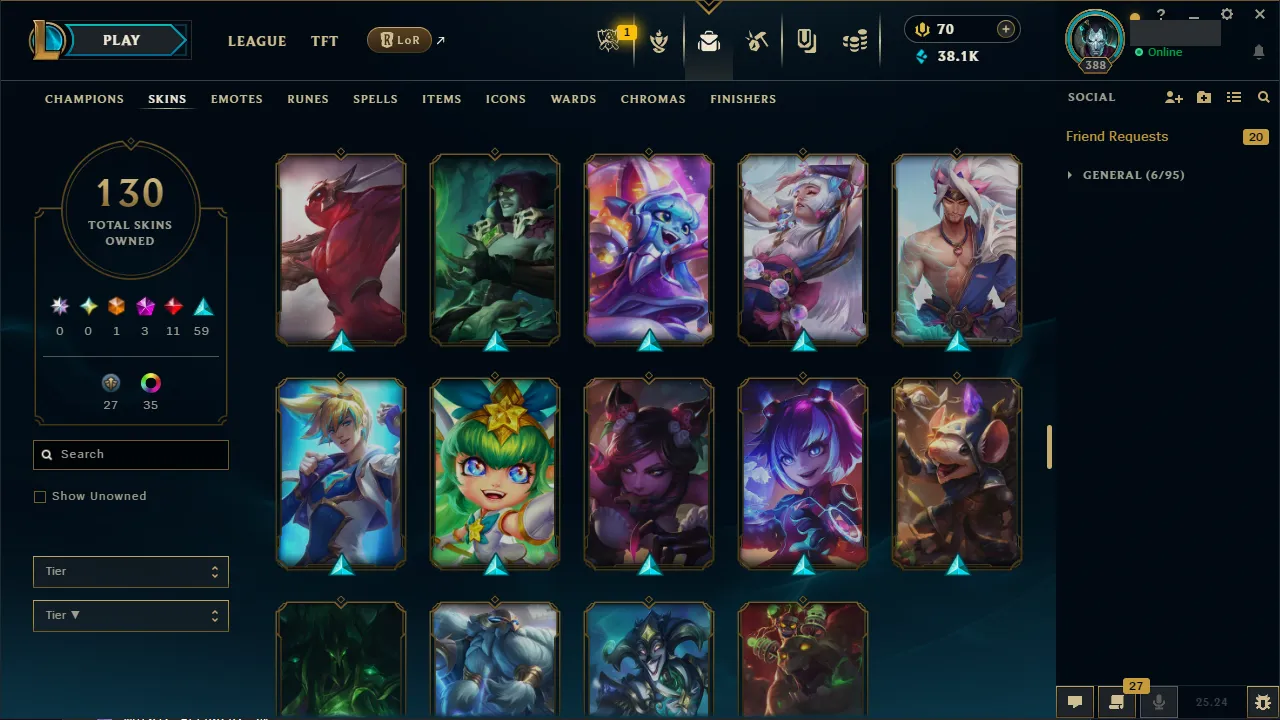Image resolution: width=1280 pixels, height=720 pixels.
Task: Open the Clash trophy icon
Action: 659,40
